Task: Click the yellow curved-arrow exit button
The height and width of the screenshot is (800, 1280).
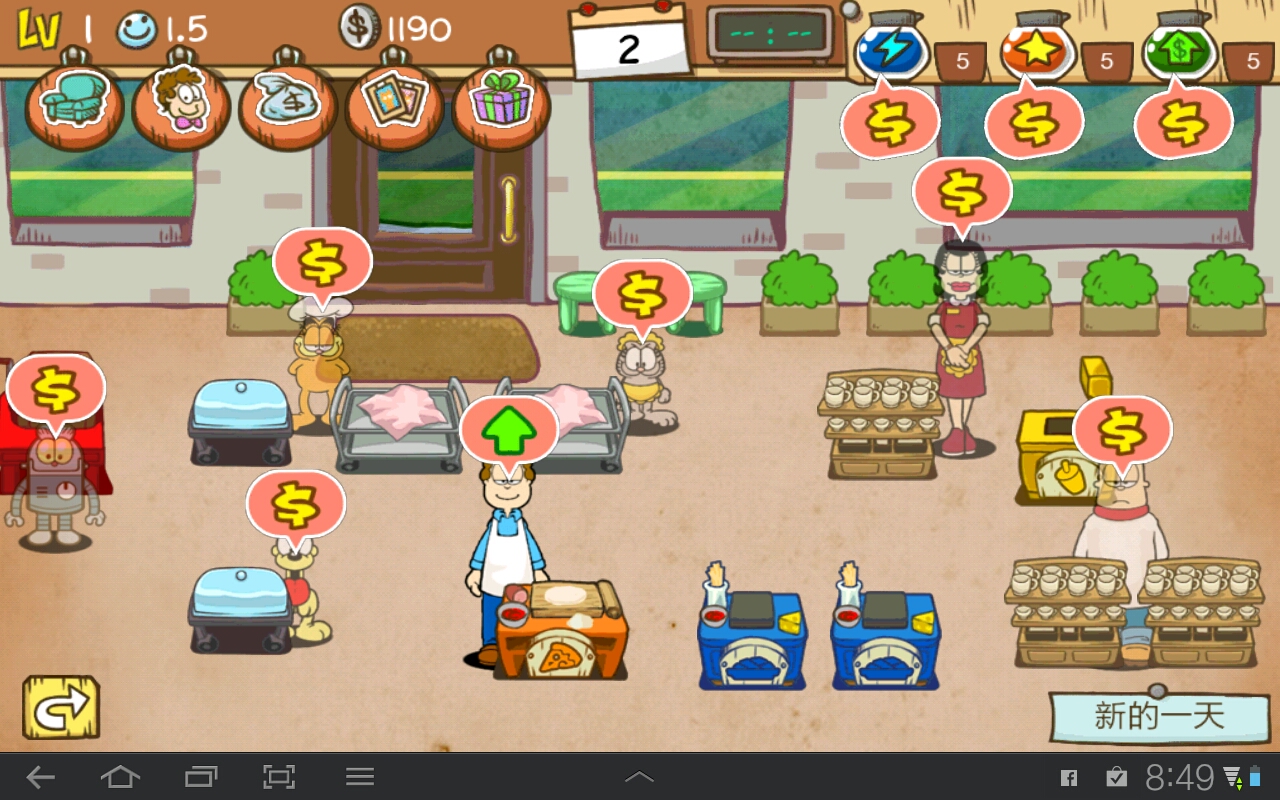Action: [61, 708]
